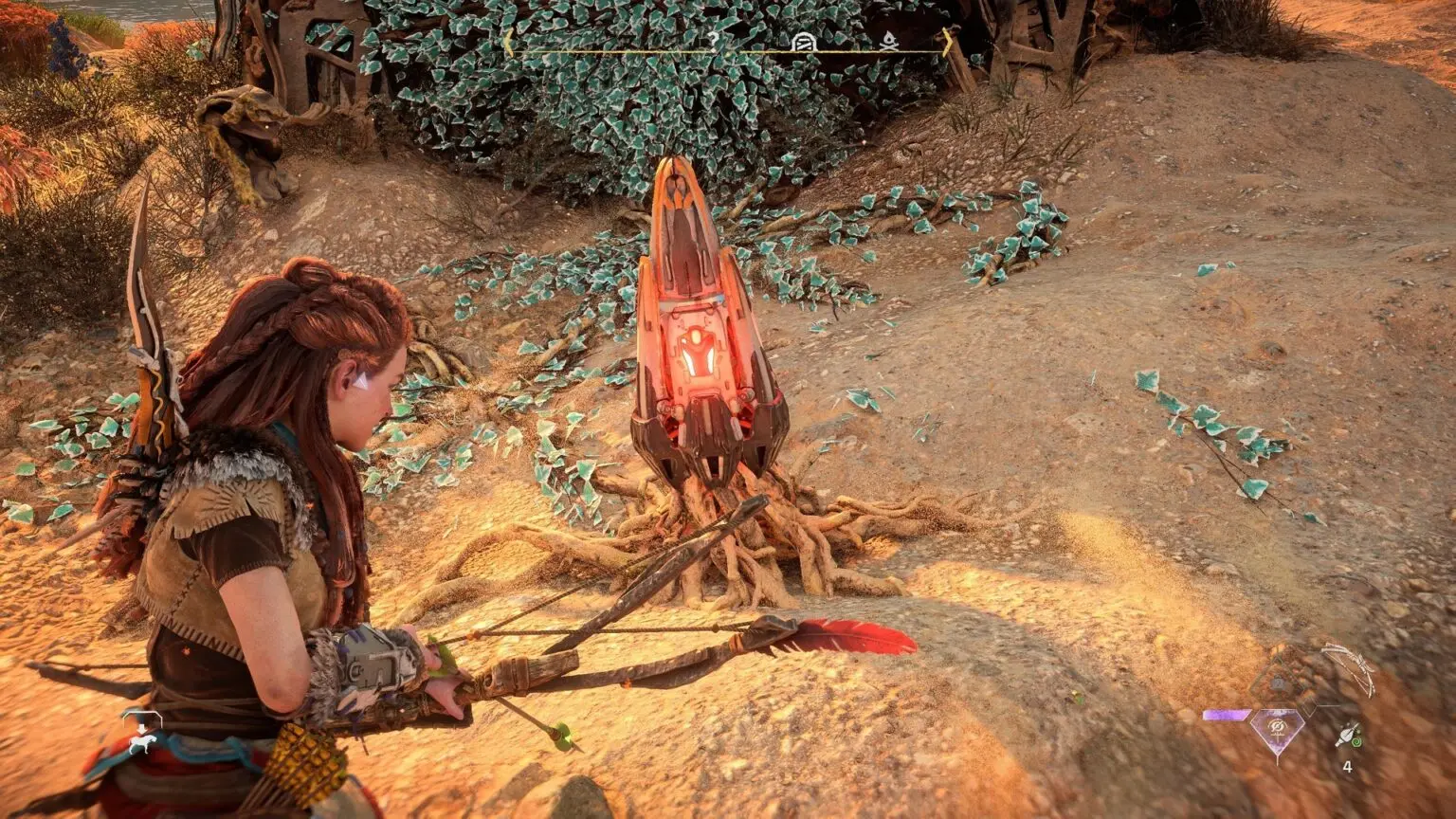Click the ammo count number 4
The height and width of the screenshot is (819, 1456).
click(1347, 766)
